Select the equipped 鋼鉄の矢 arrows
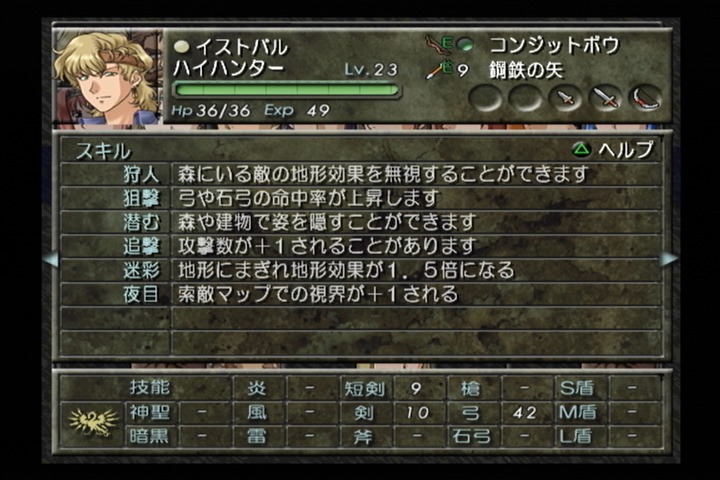This screenshot has width=720, height=480. click(528, 70)
